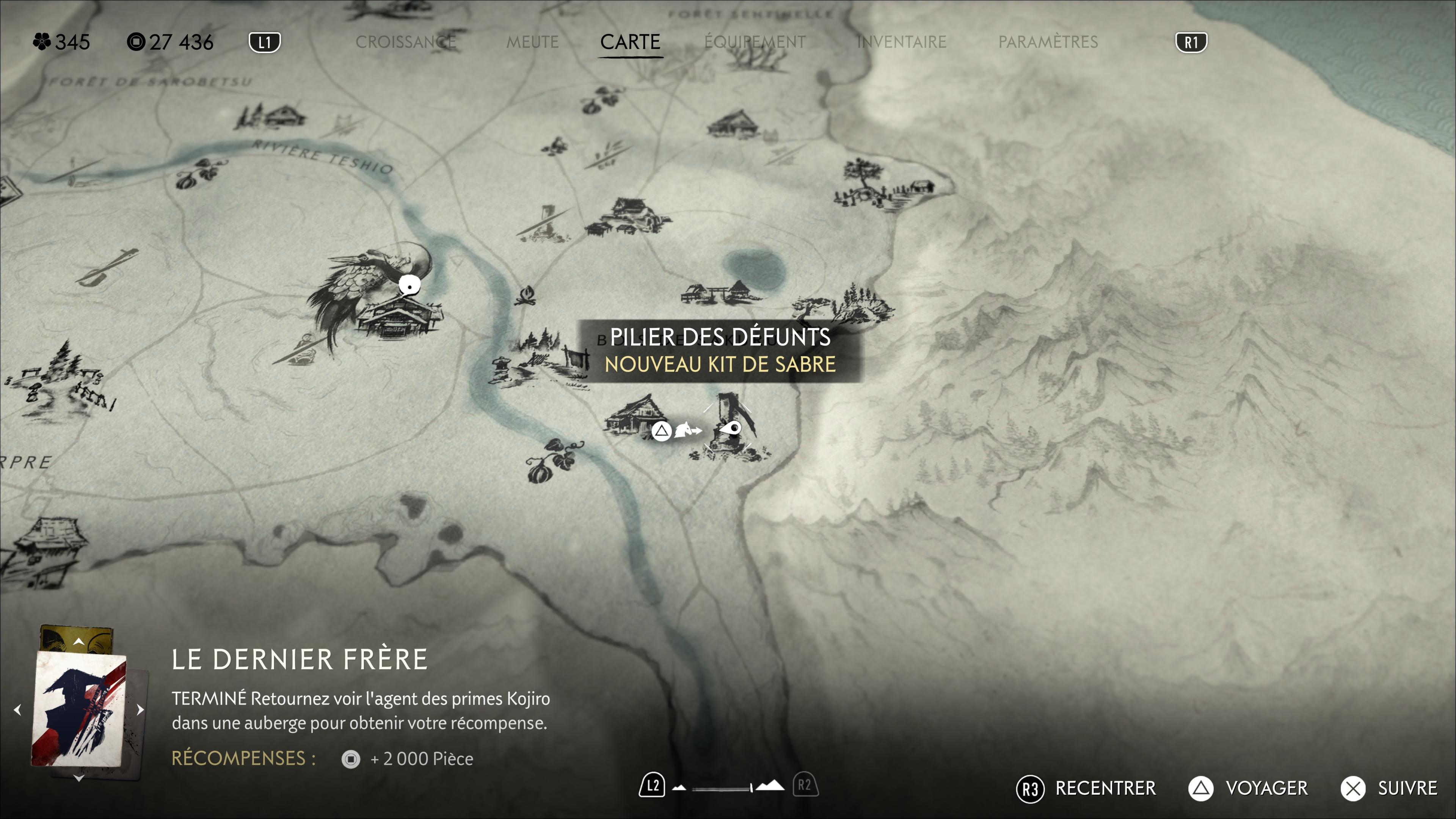This screenshot has width=1456, height=819.
Task: Switch to the Paramètres tab
Action: pyautogui.click(x=1047, y=42)
